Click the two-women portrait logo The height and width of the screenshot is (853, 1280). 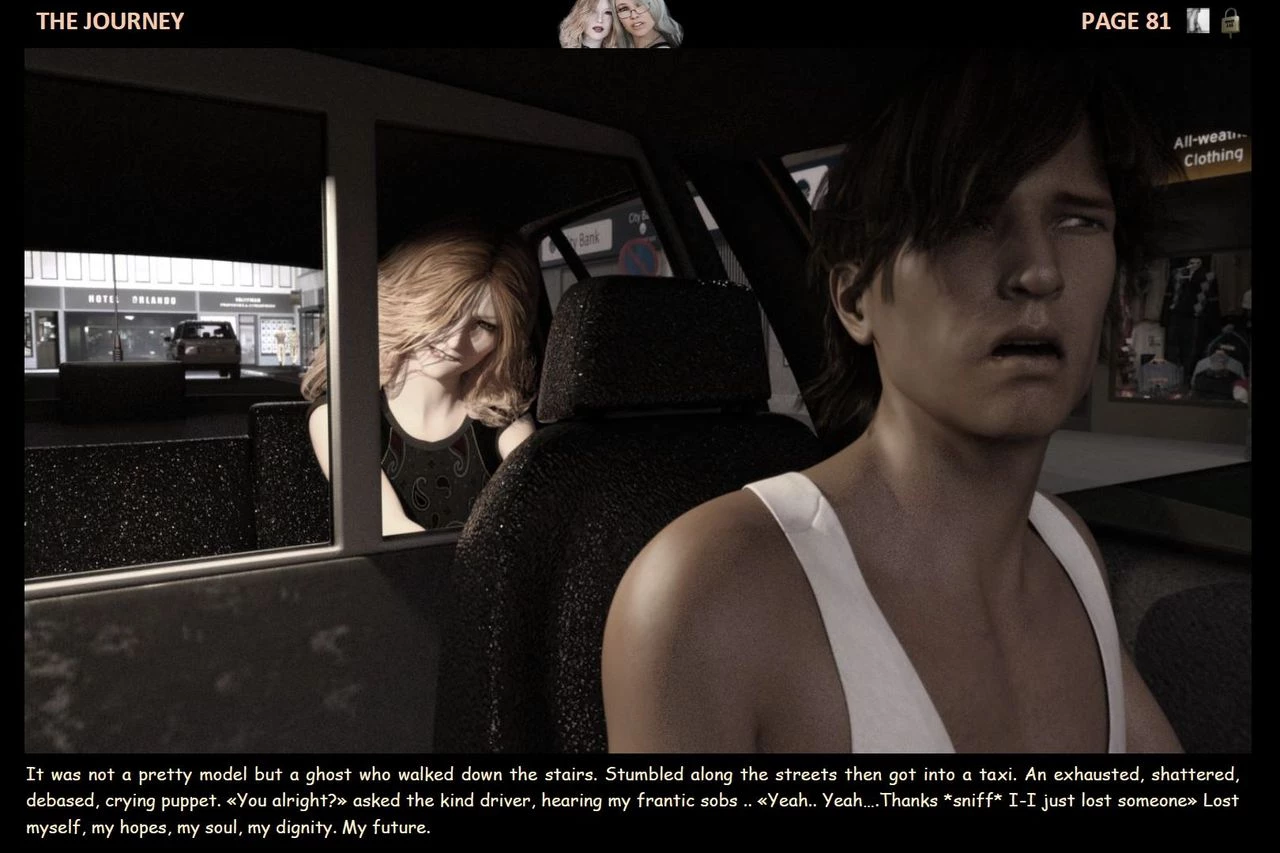620,24
